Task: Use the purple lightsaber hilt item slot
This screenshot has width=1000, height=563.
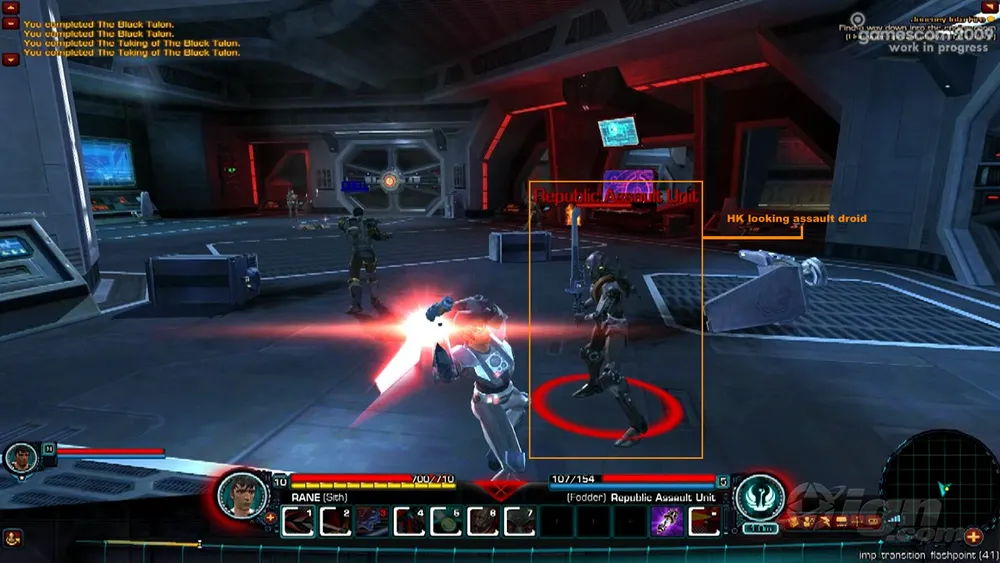Action: pyautogui.click(x=667, y=521)
